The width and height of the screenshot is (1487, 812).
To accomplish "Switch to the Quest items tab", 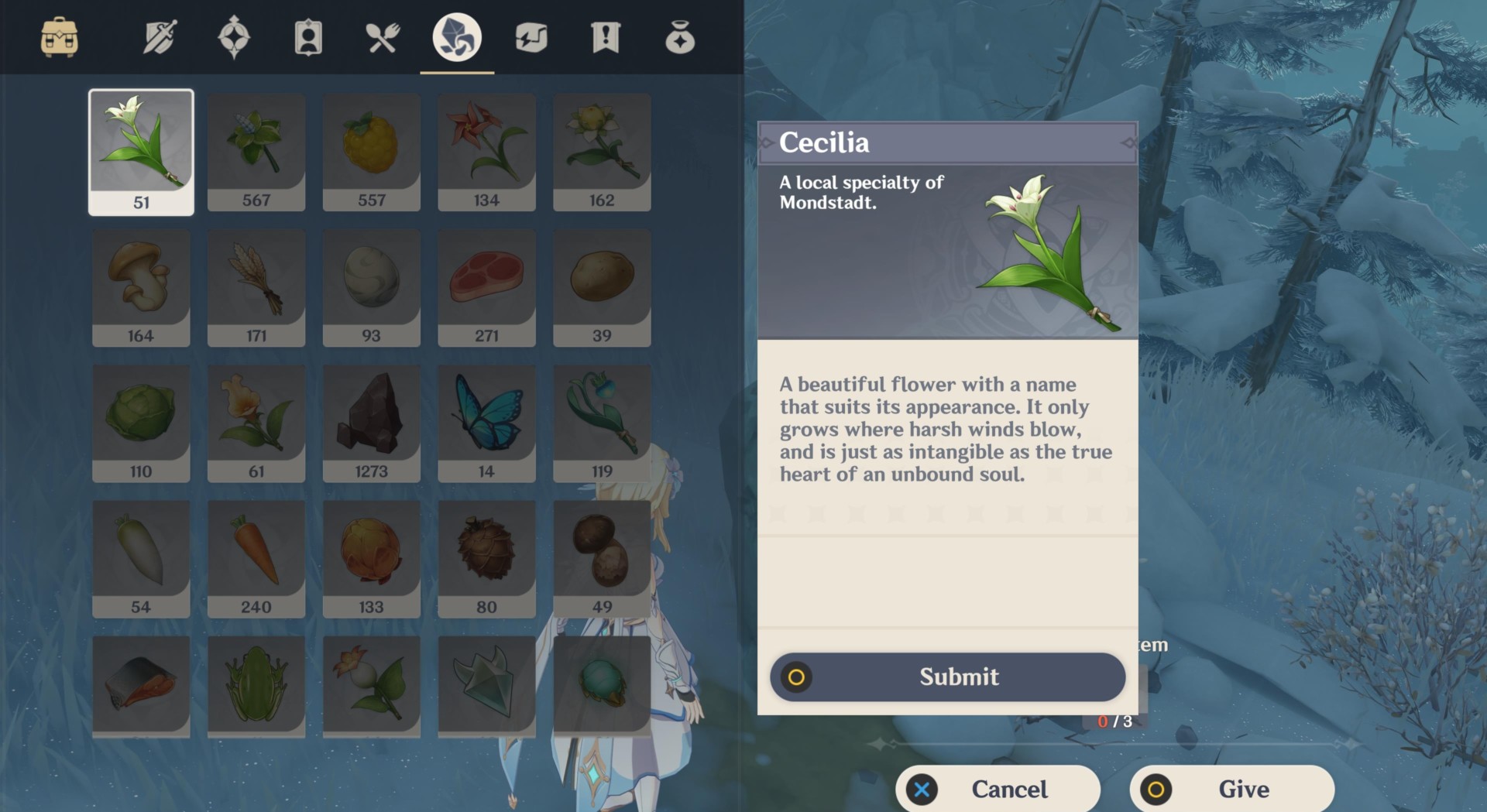I will (606, 37).
